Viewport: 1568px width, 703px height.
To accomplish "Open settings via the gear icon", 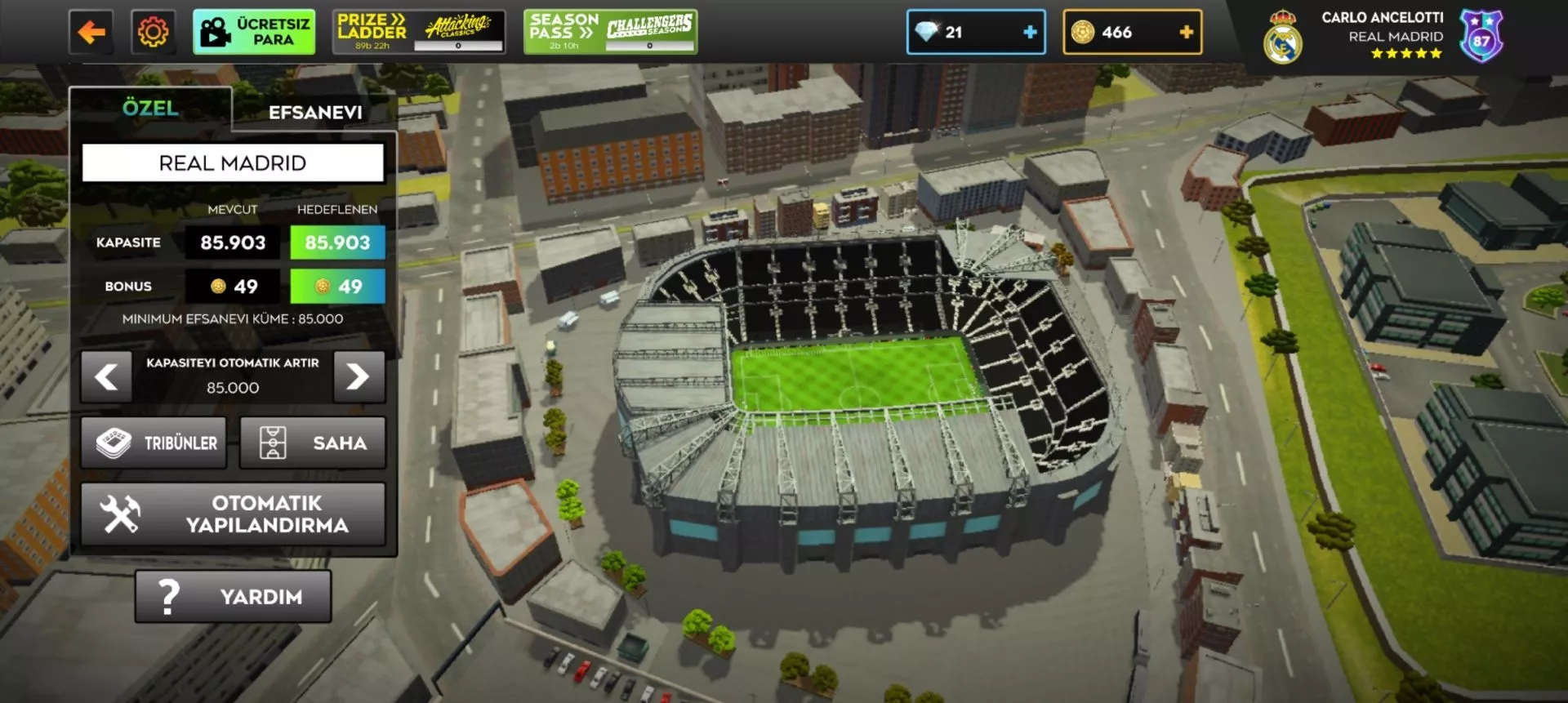I will pos(153,33).
